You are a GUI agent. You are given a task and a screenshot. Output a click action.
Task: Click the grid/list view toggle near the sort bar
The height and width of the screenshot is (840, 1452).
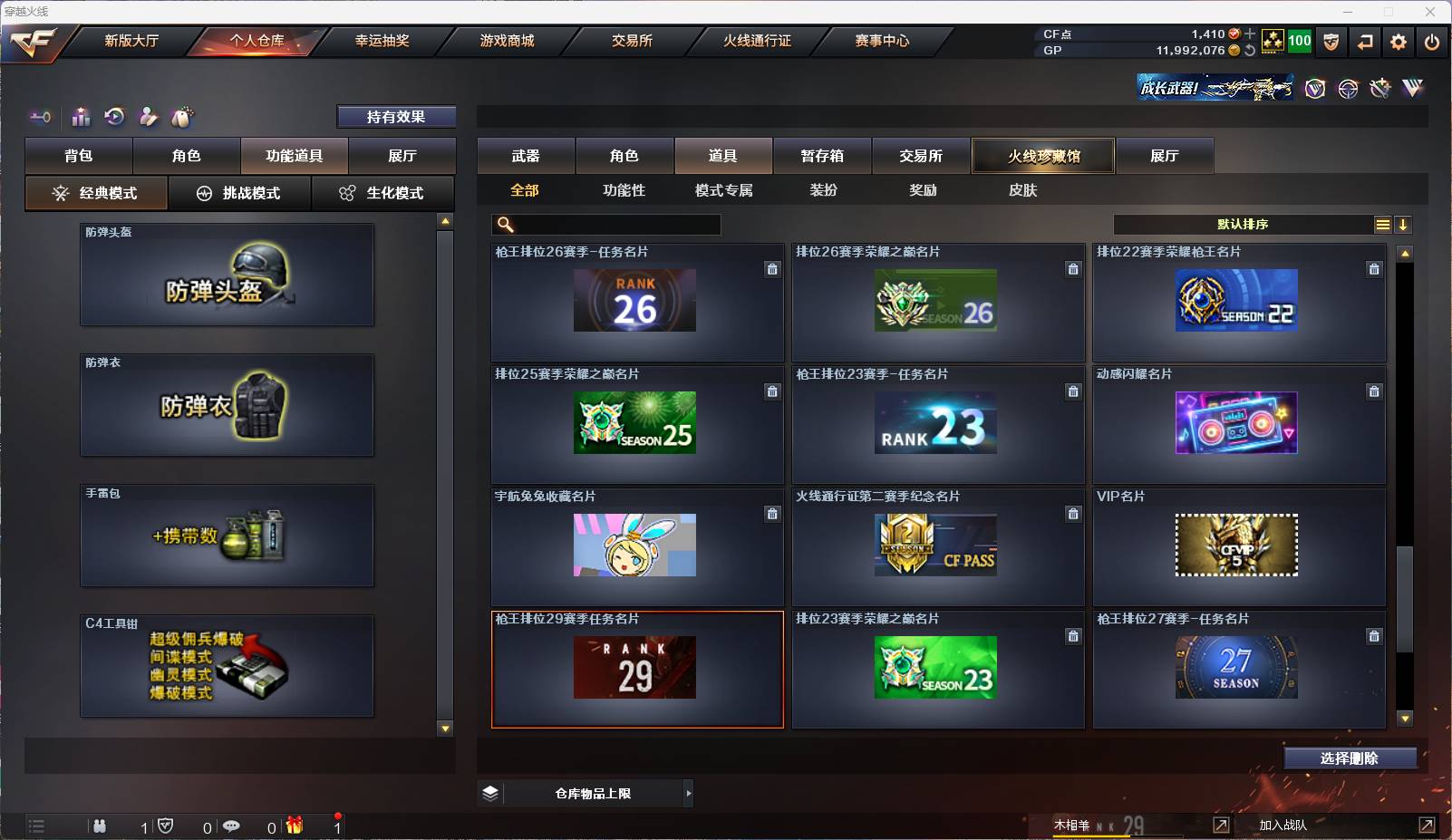click(1381, 224)
